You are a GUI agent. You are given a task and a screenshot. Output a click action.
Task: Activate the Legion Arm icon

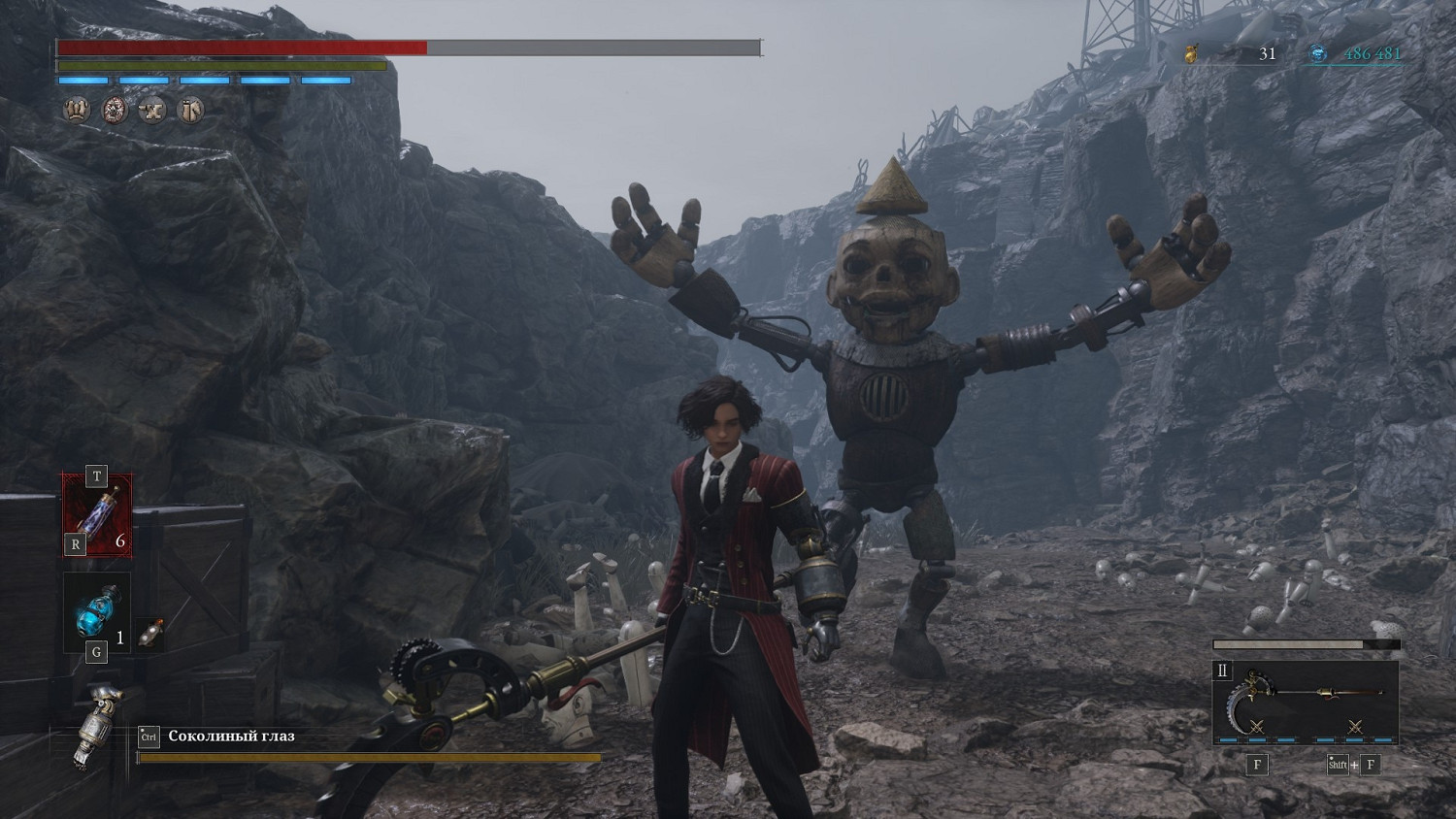pos(98,727)
